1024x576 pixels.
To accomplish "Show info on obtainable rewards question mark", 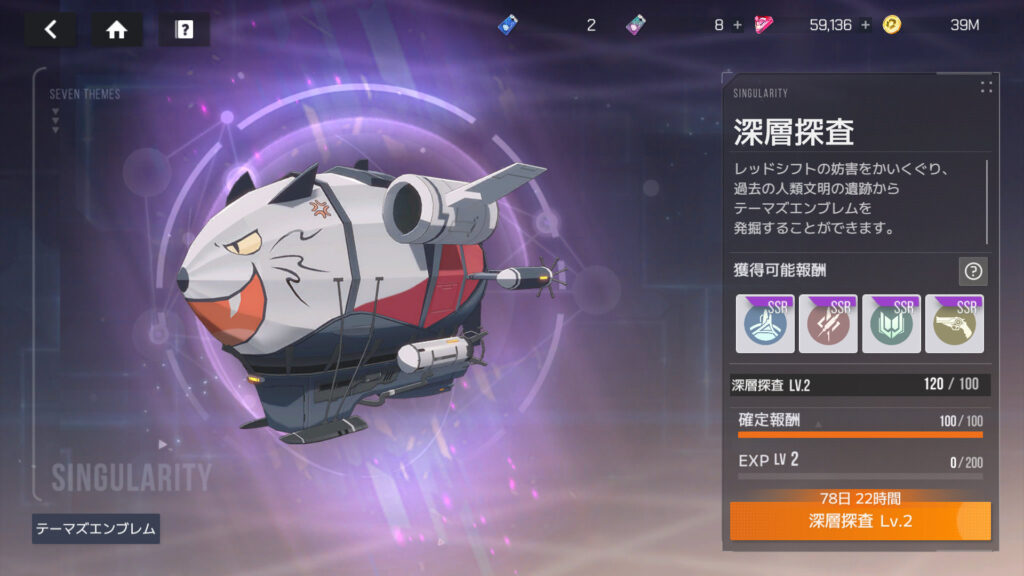I will tap(973, 270).
